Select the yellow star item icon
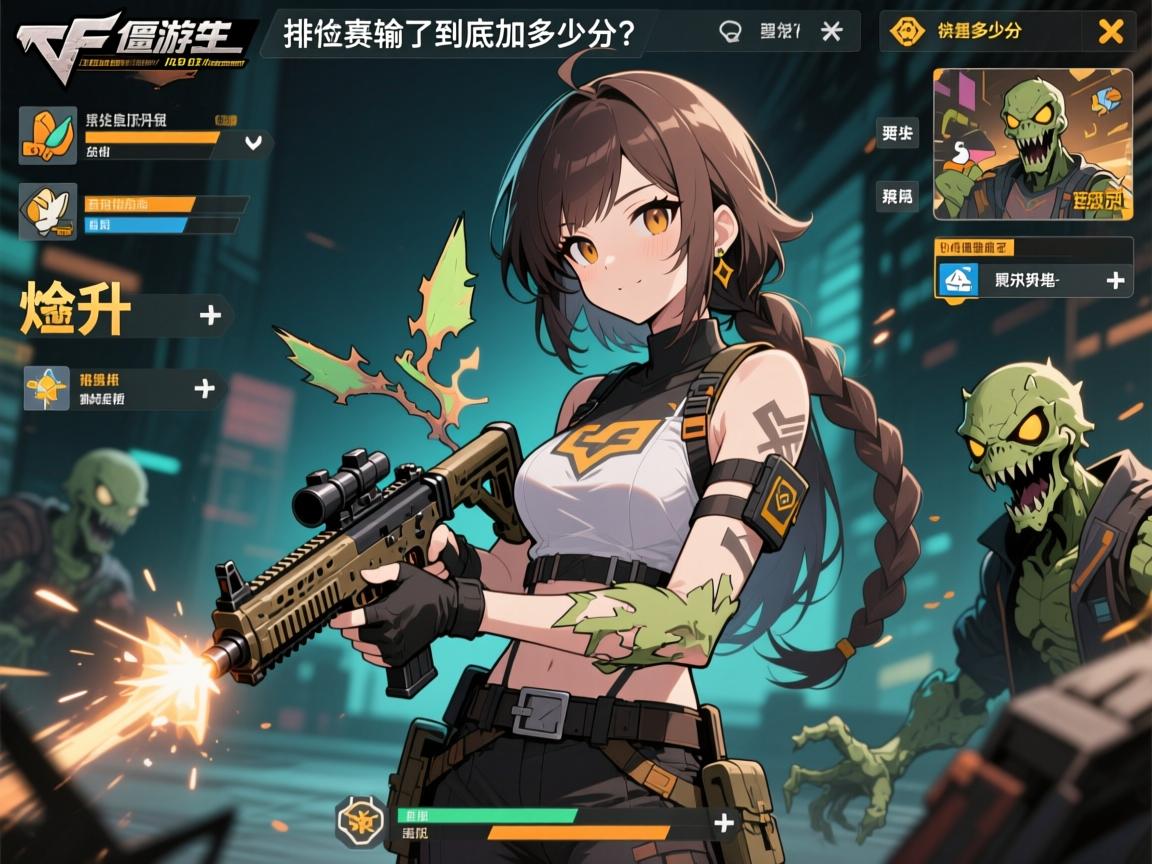The height and width of the screenshot is (864, 1152). click(x=47, y=389)
